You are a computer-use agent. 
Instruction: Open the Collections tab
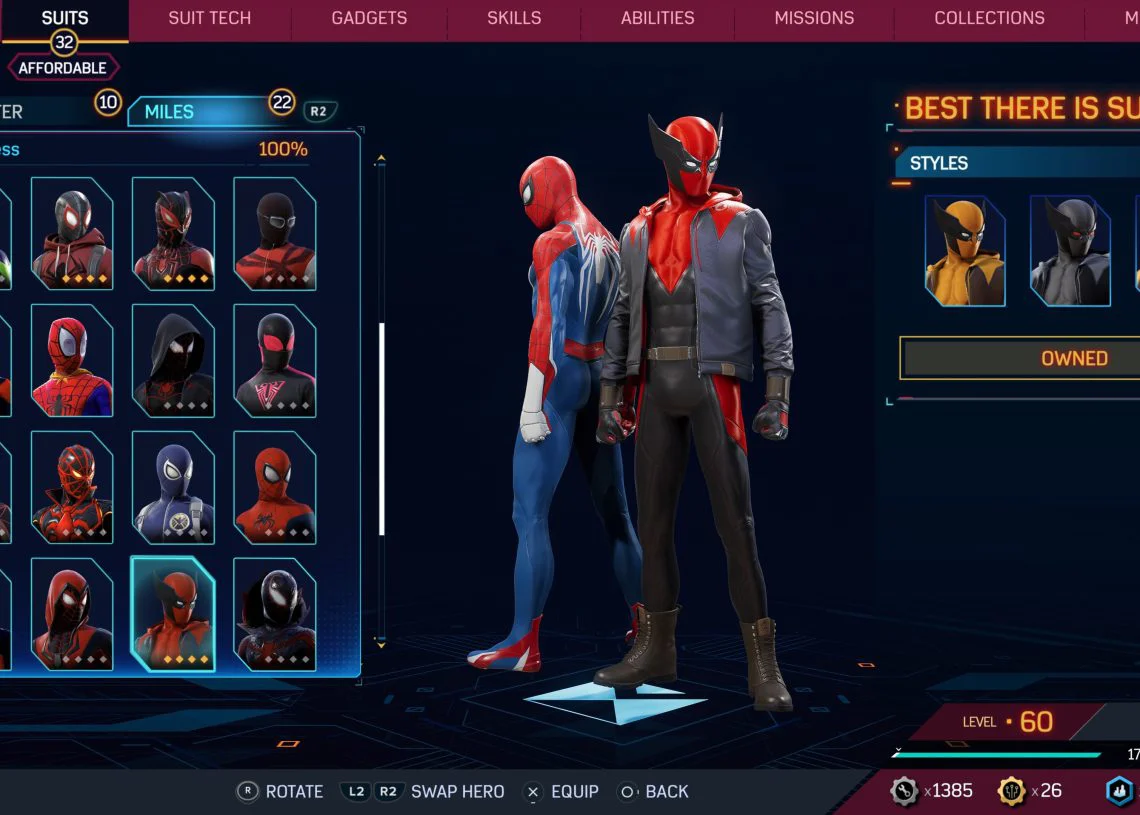pyautogui.click(x=989, y=18)
